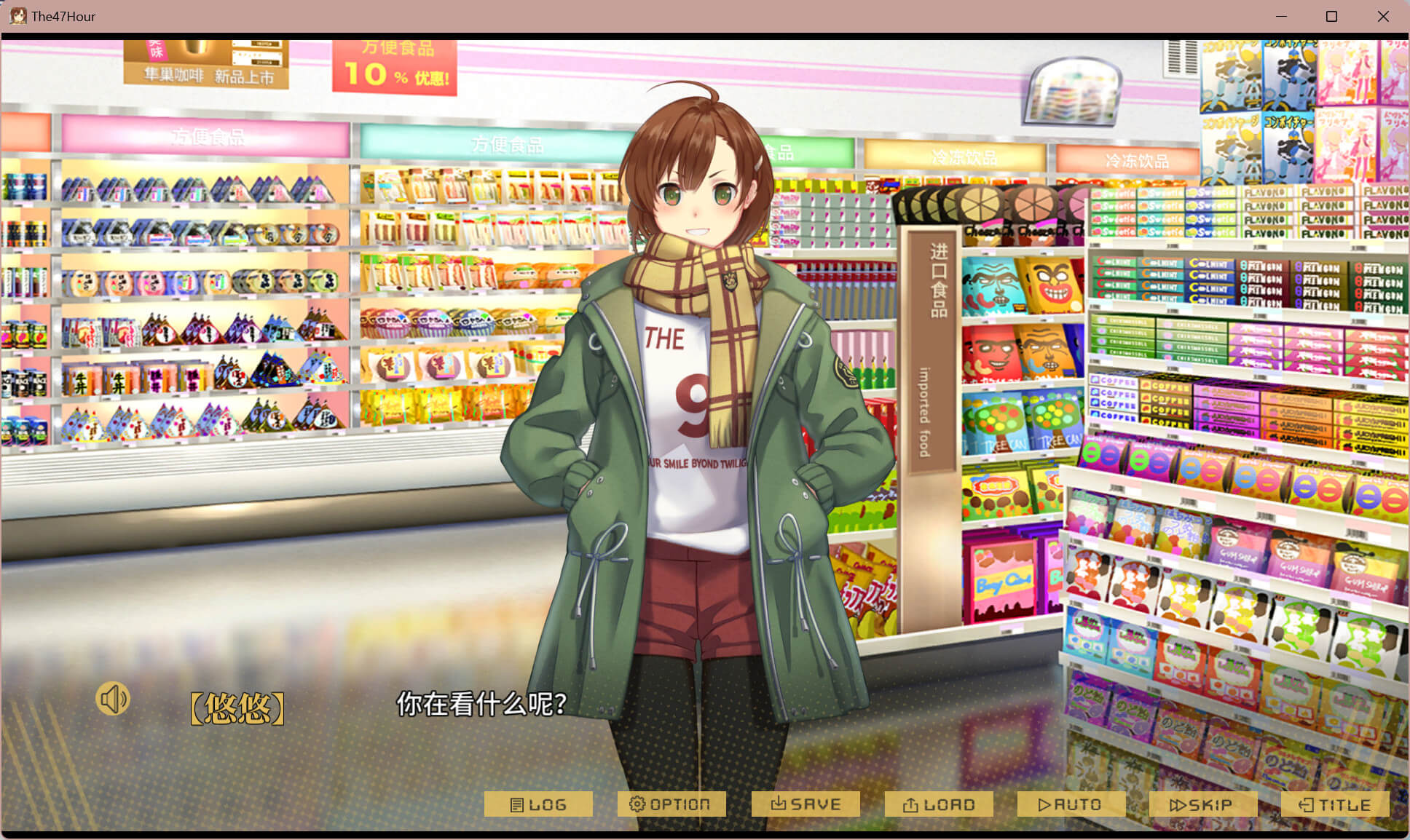Maximize the game window
The height and width of the screenshot is (840, 1410).
click(1331, 16)
